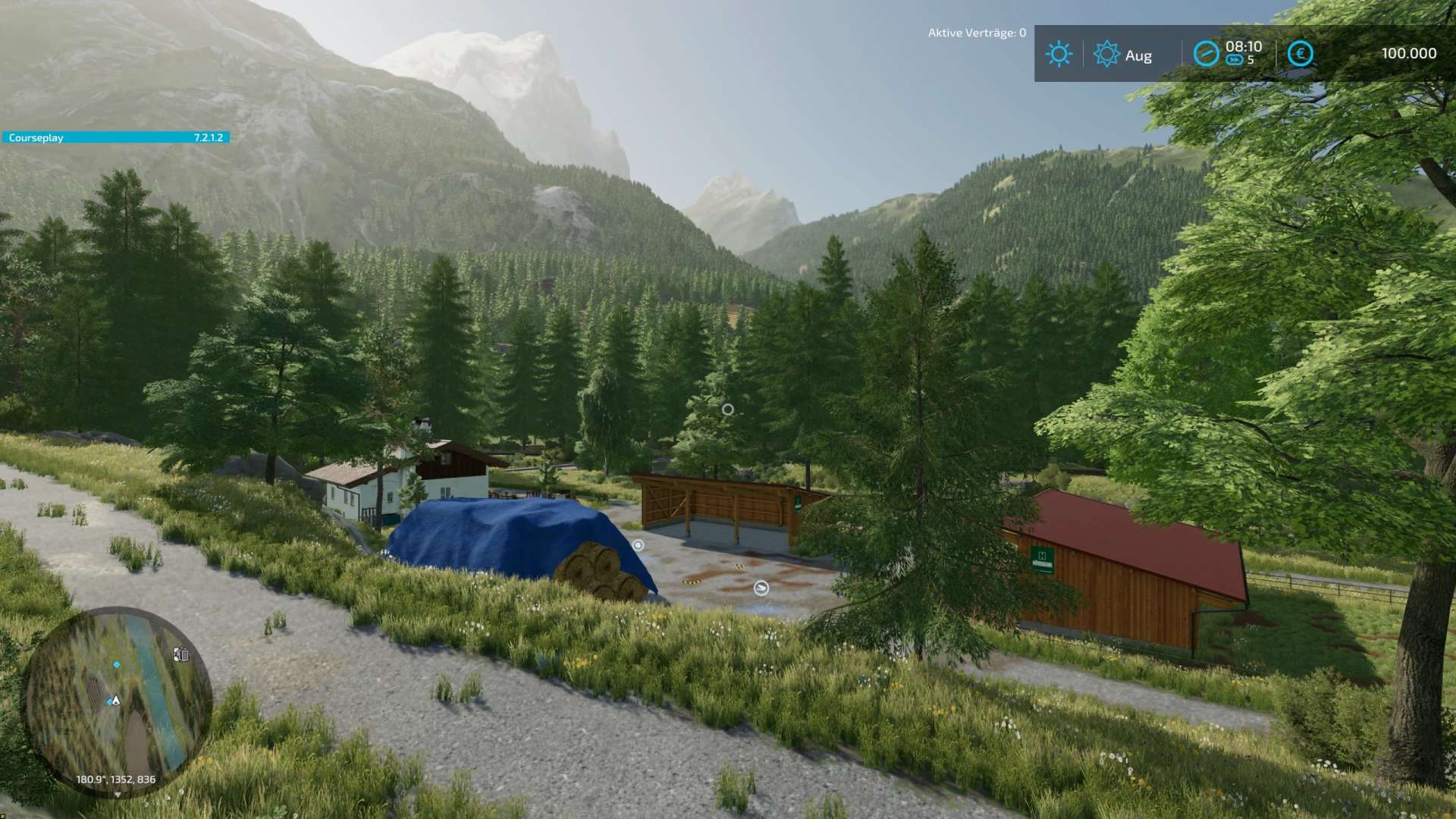Click the euro money icon
1456x819 pixels.
1300,54
